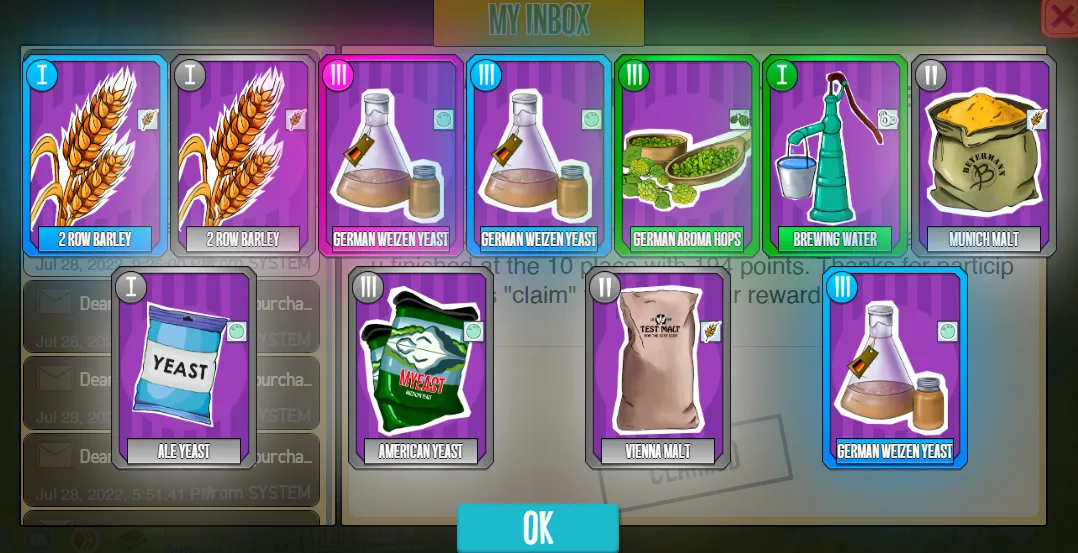Select the Ale Yeast card

pos(184,367)
